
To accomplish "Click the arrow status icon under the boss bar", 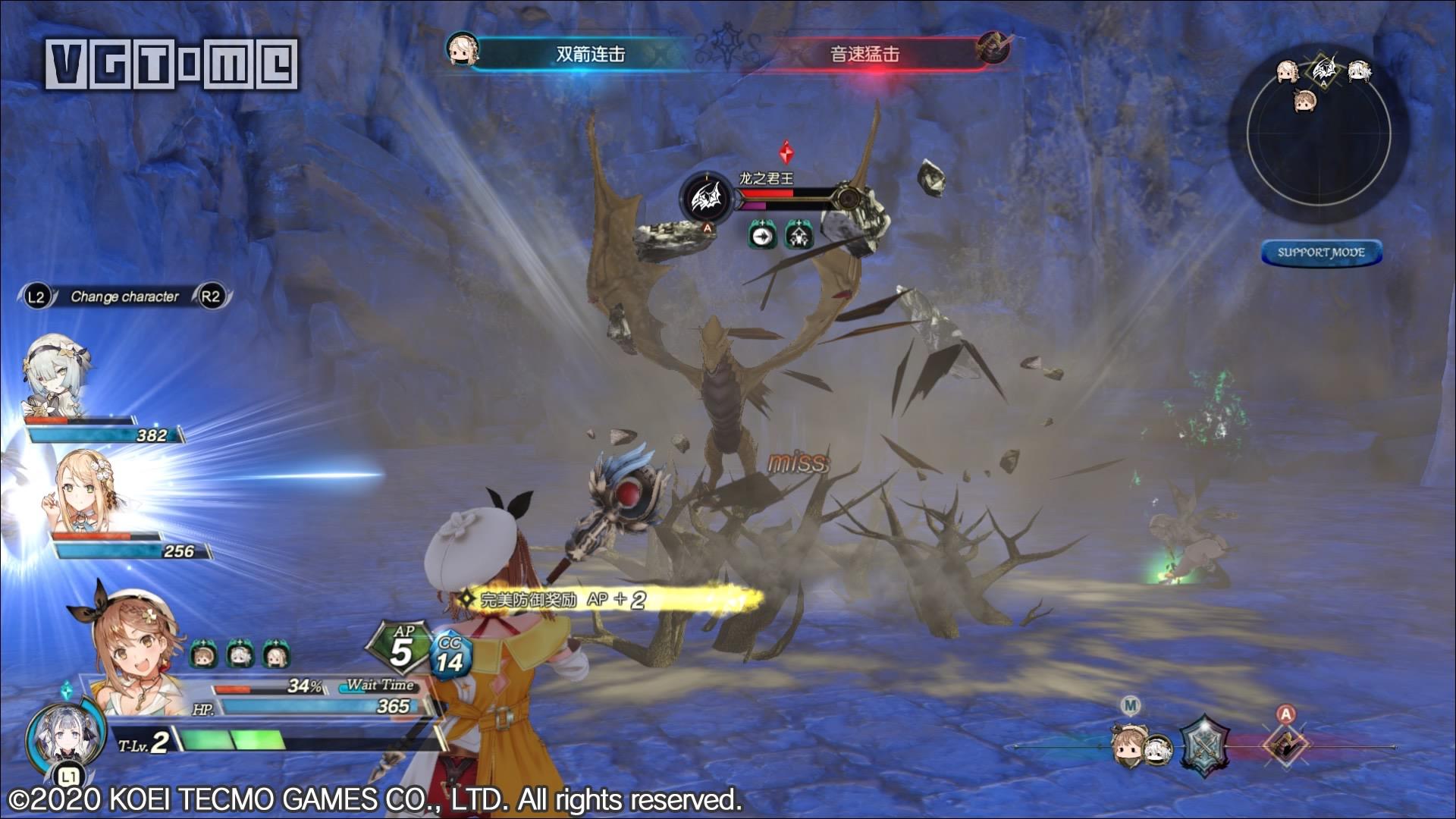I will point(760,236).
